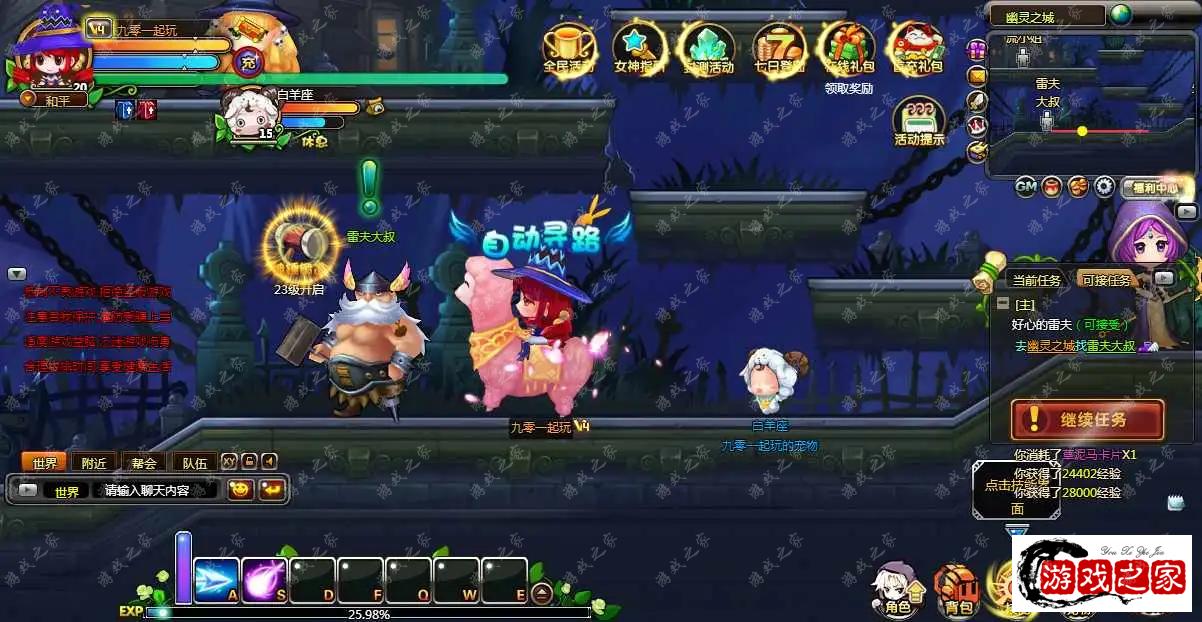The width and height of the screenshot is (1202, 622).
Task: Click the 继续任务 continue quest button
Action: click(1087, 419)
